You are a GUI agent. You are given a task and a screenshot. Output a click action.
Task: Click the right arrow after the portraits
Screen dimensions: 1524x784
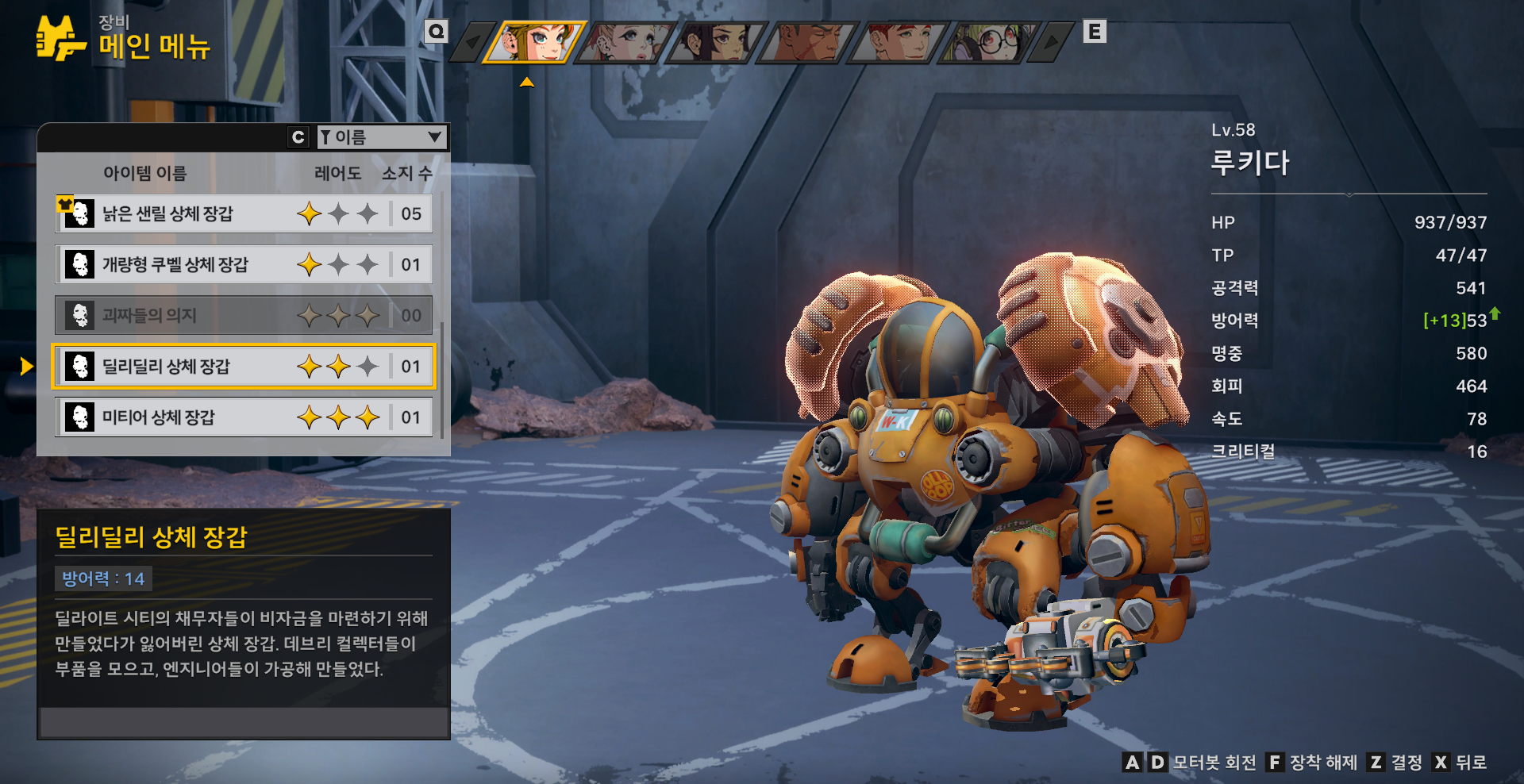point(1053,42)
